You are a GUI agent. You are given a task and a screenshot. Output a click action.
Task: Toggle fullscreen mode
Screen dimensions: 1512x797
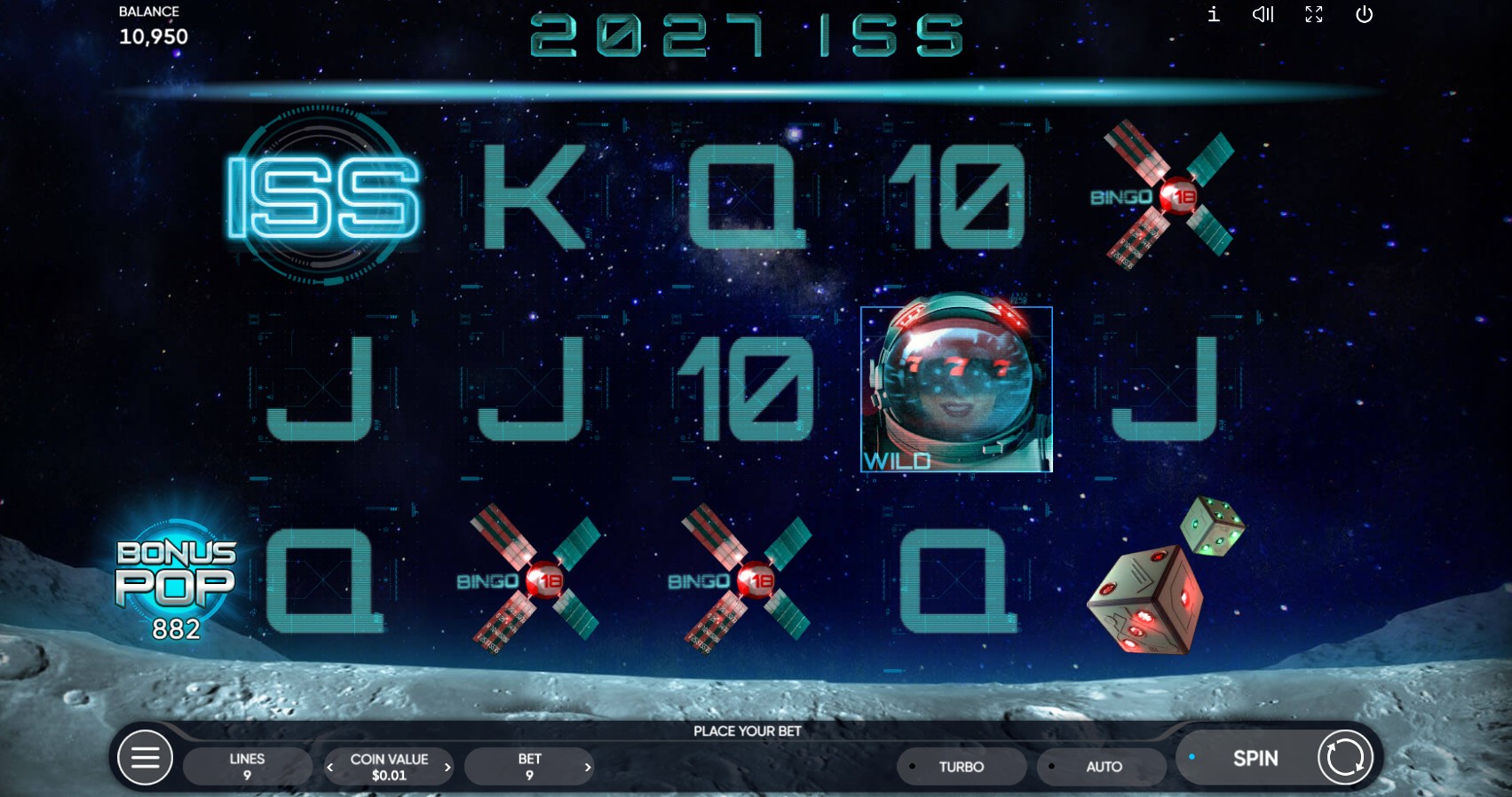coord(1313,14)
